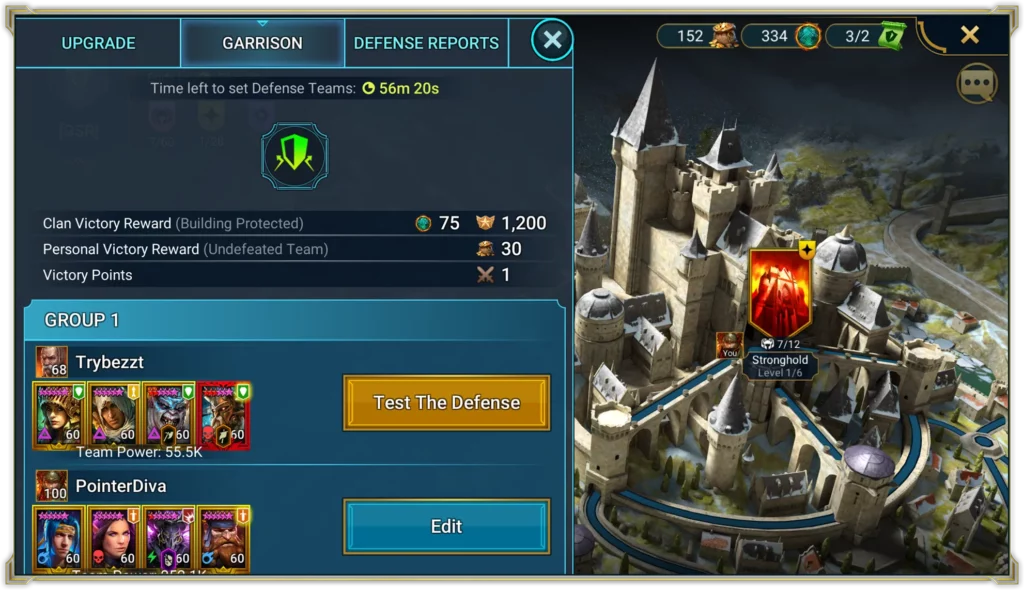Screen dimensions: 1024x590
Task: Close the garrison panel with the round X
Action: click(552, 40)
